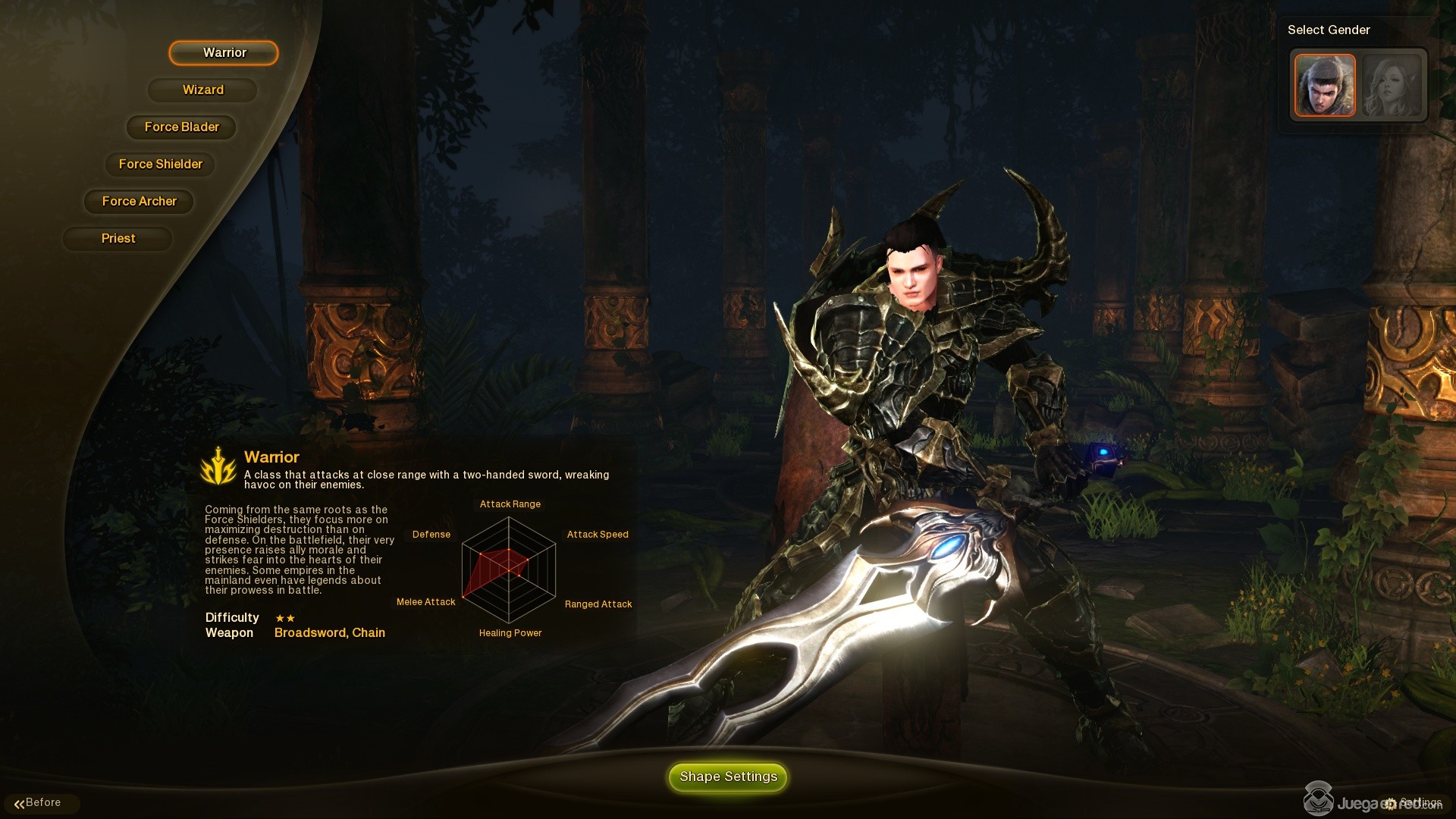Select the Warrior class

(x=224, y=53)
